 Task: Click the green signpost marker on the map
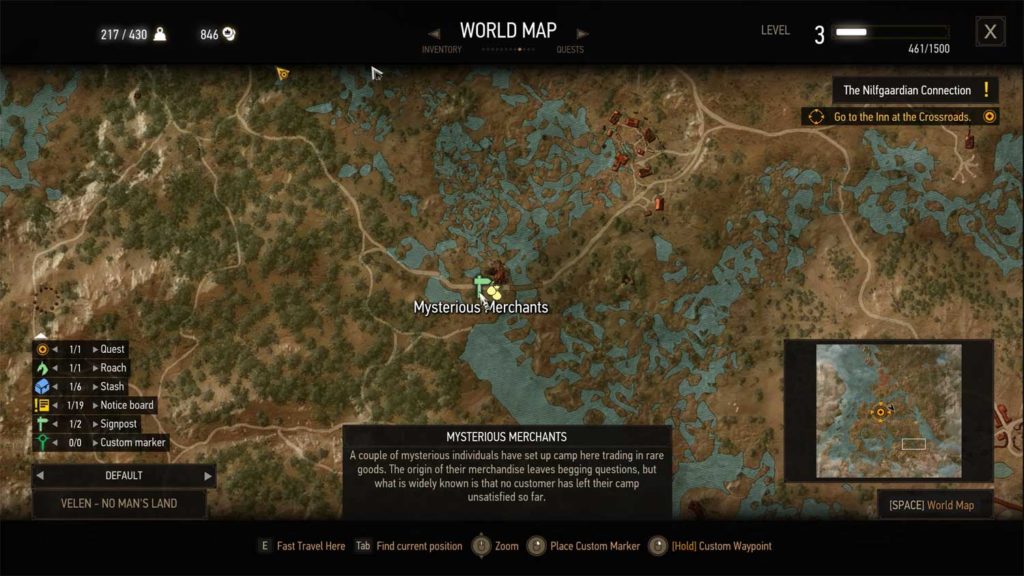(x=480, y=287)
